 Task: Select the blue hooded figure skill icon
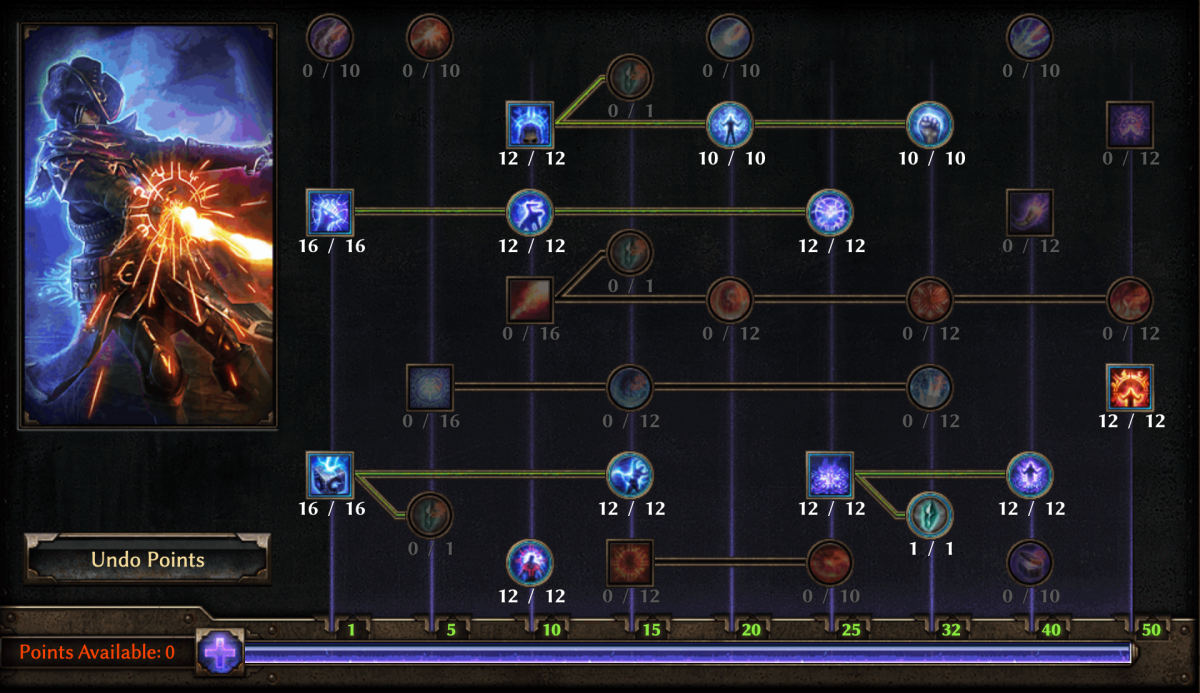pyautogui.click(x=530, y=125)
